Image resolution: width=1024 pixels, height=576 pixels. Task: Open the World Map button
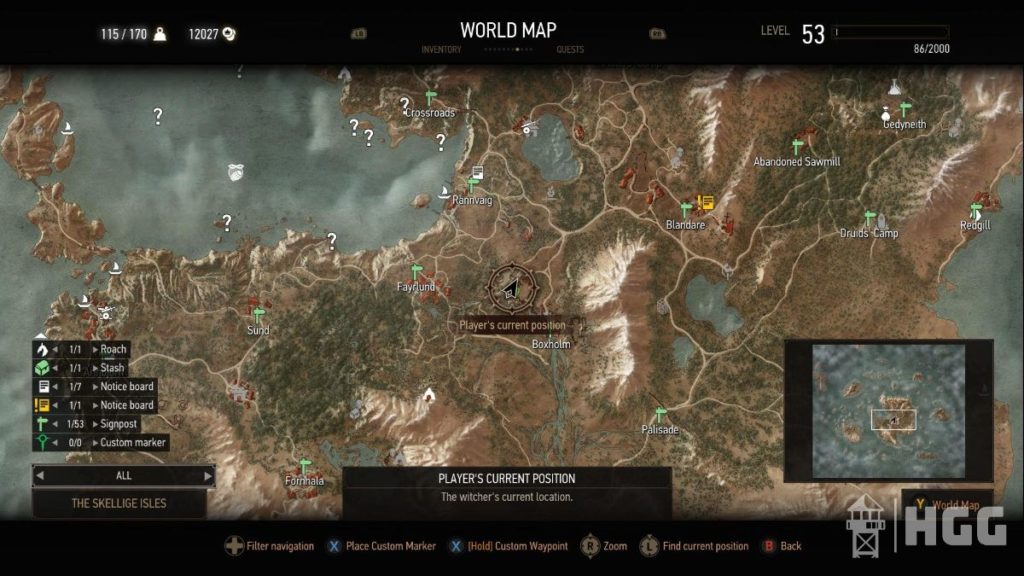954,505
